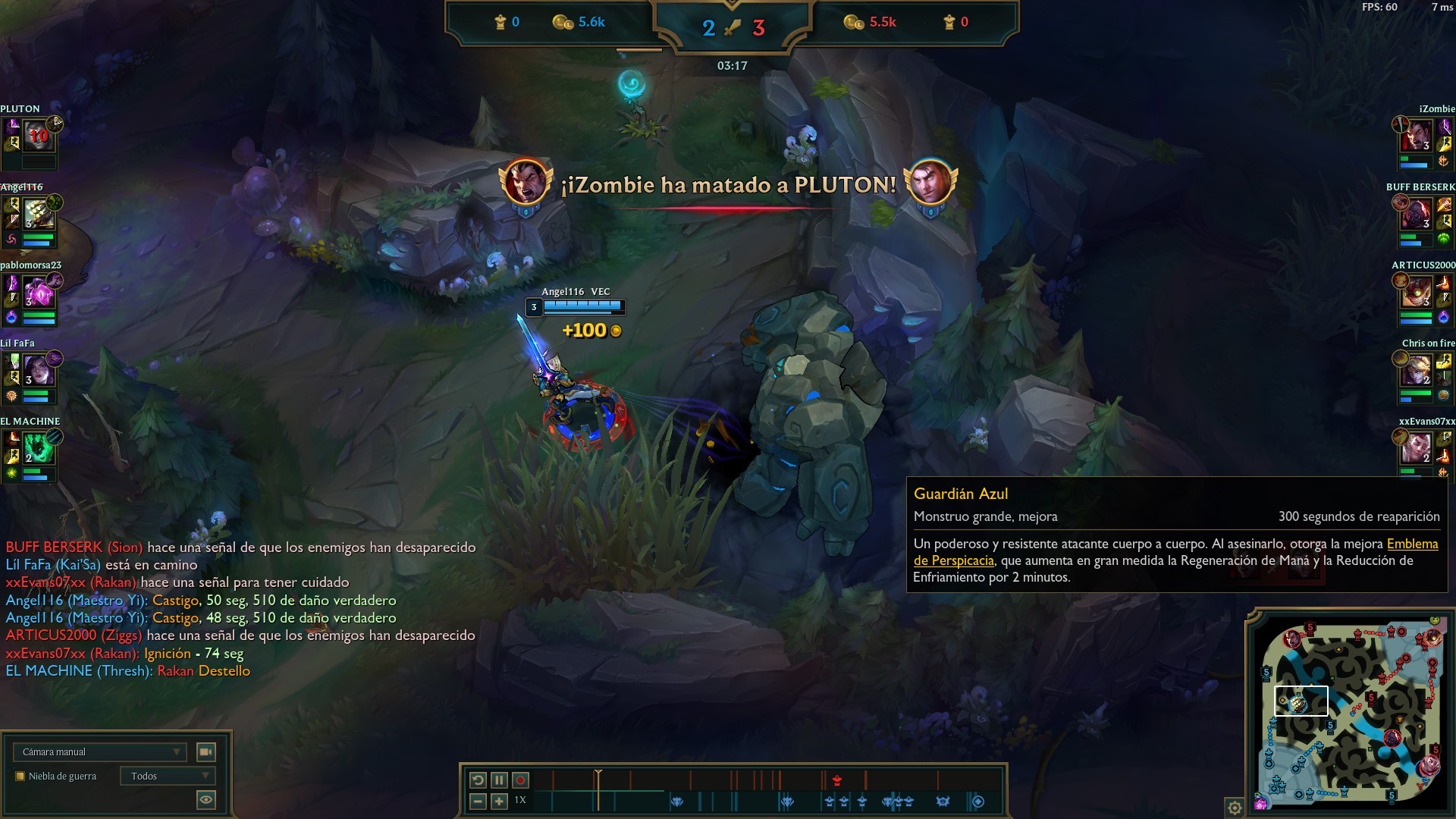Screen dimensions: 1456x819
Task: Select EL MACHINE's Thresh portrait
Action: click(38, 449)
